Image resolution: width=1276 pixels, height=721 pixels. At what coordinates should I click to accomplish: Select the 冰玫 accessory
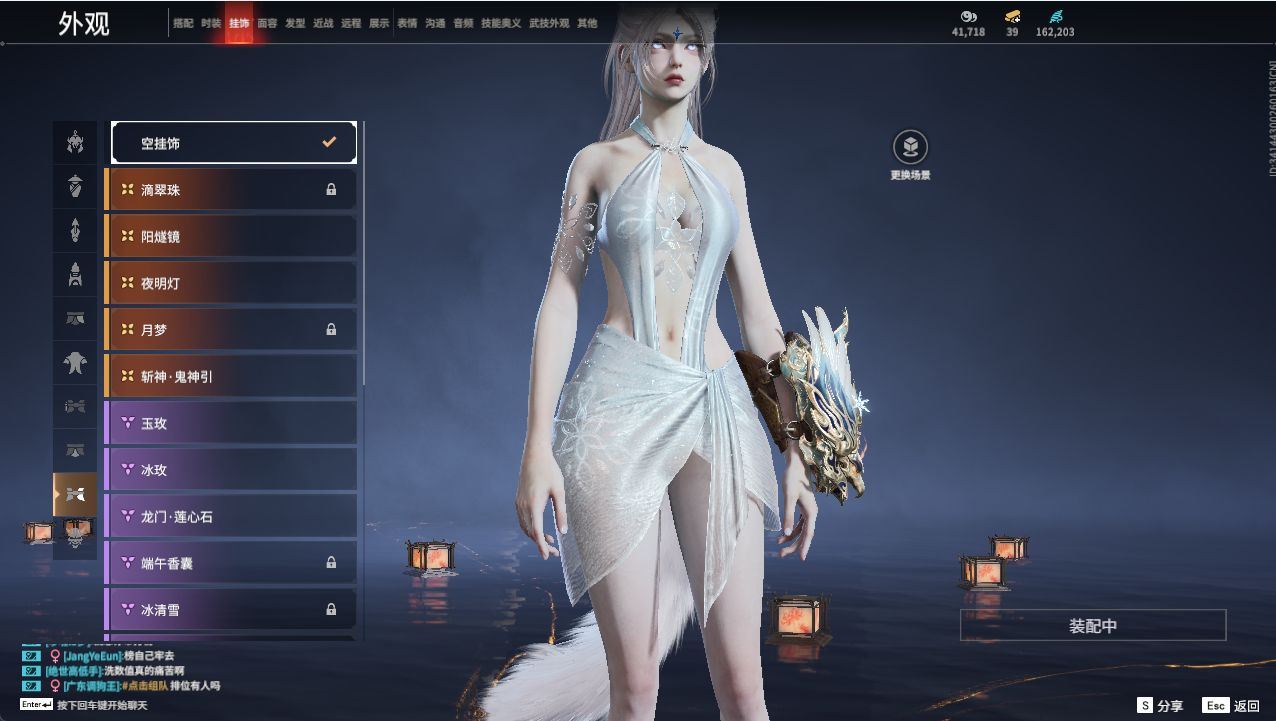231,470
